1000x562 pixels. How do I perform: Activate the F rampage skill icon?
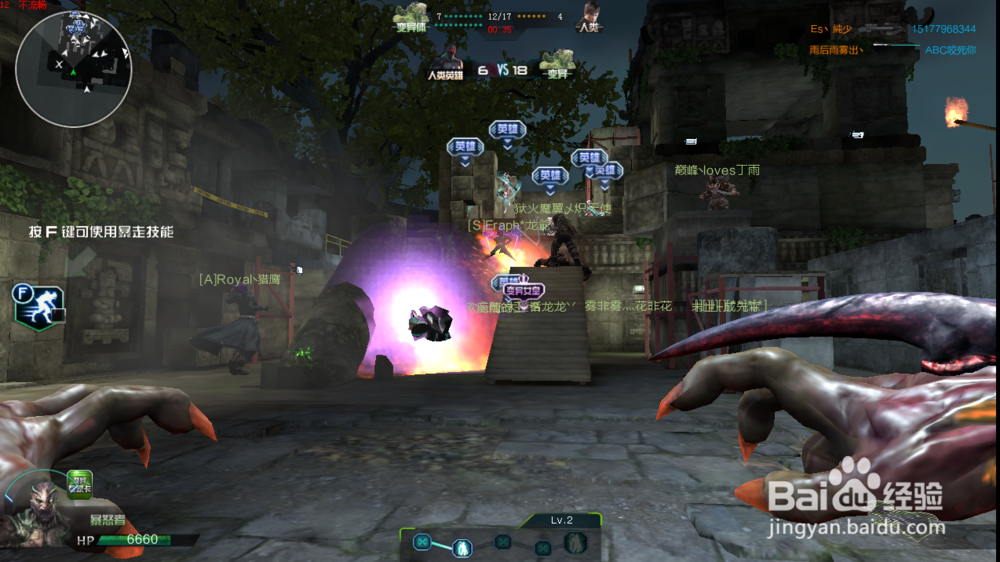pos(38,304)
